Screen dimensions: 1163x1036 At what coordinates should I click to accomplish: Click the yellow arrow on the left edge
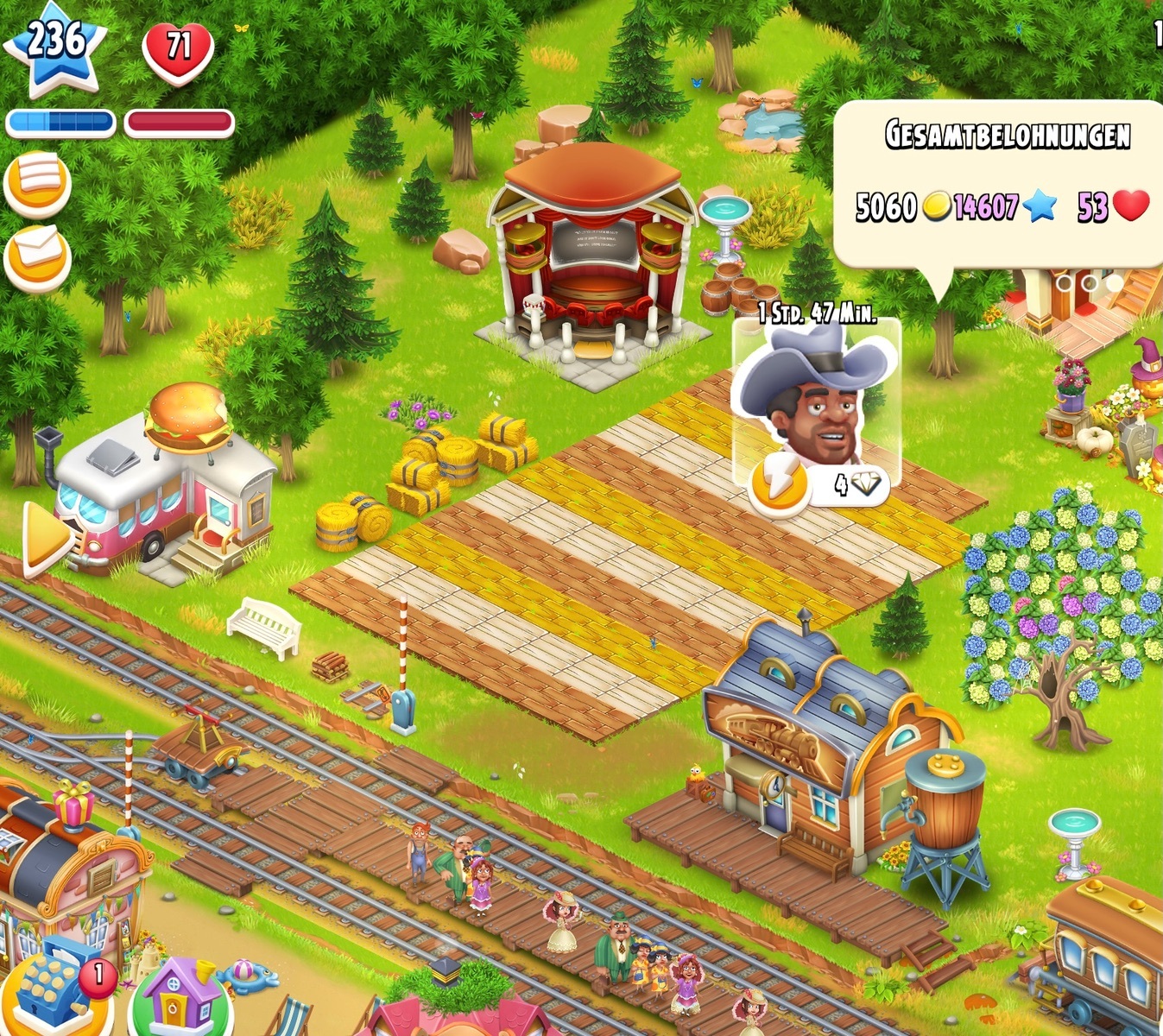click(45, 538)
